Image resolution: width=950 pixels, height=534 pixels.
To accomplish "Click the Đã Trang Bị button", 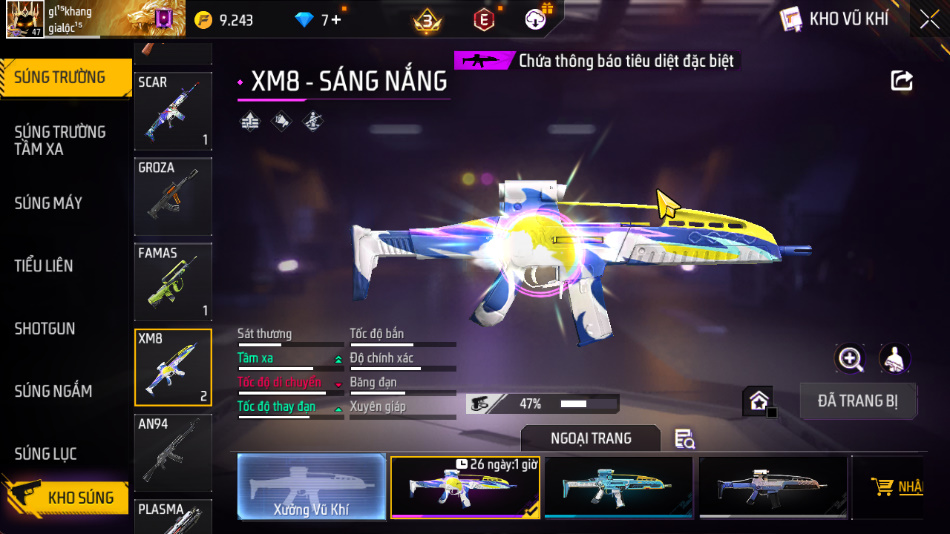I will click(858, 401).
